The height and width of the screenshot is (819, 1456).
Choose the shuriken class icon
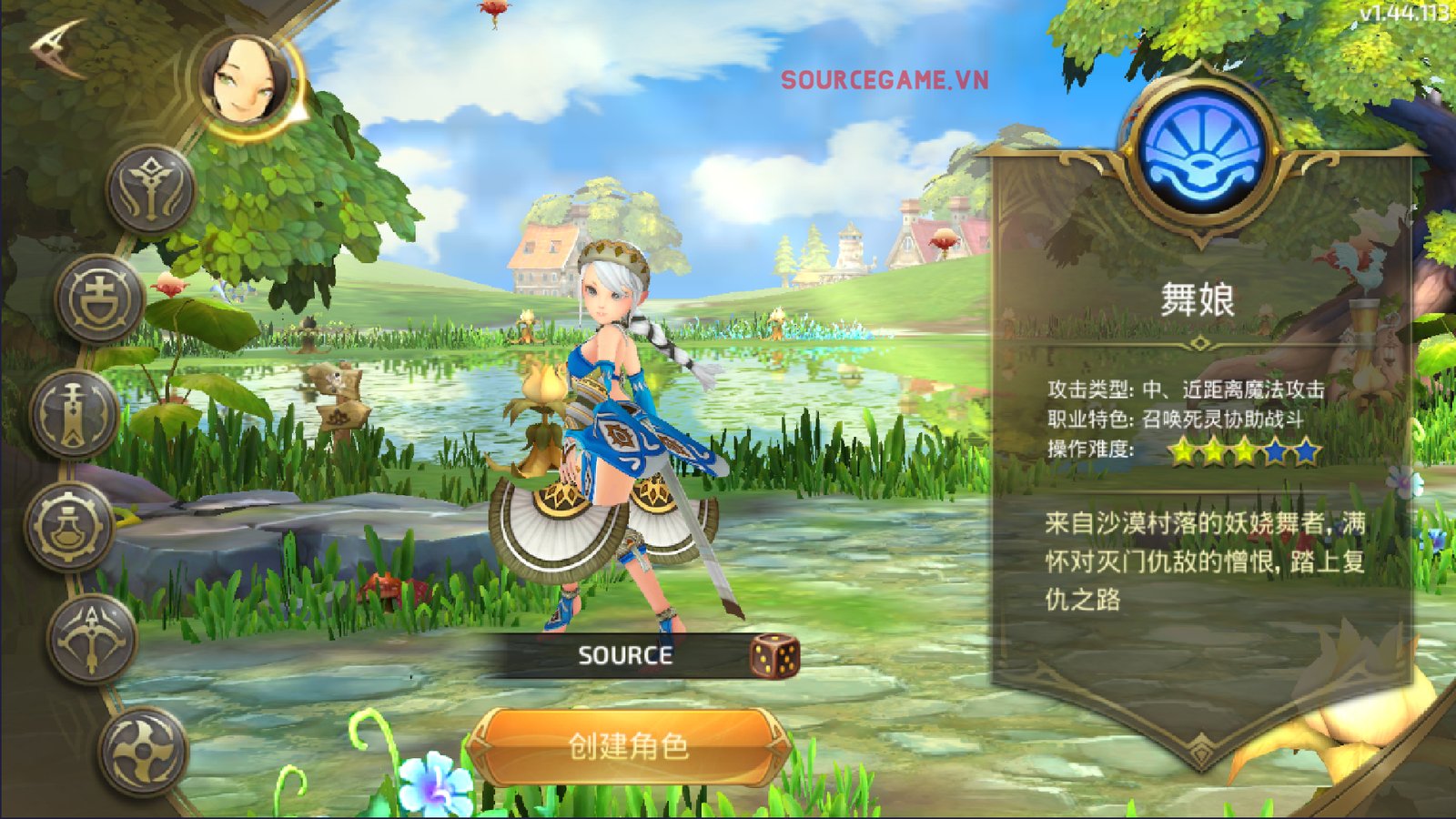(143, 751)
